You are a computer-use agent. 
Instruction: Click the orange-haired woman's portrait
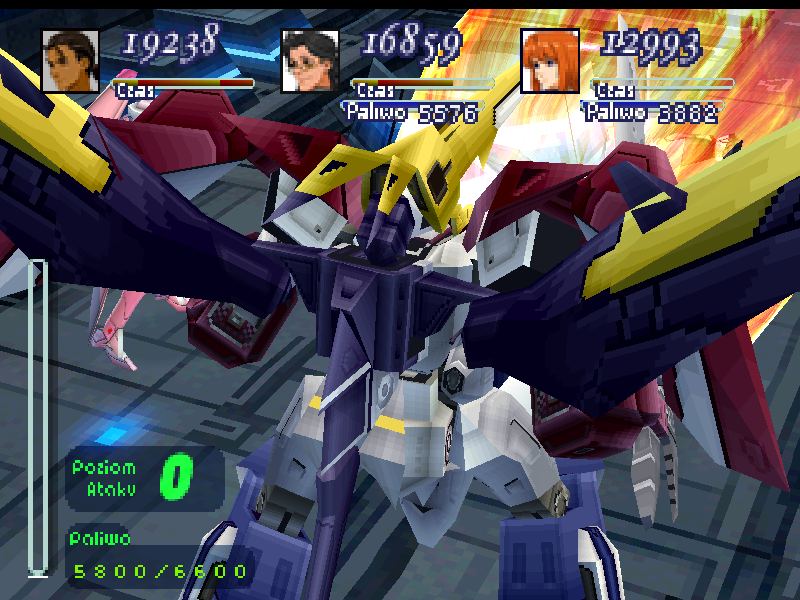pos(550,61)
